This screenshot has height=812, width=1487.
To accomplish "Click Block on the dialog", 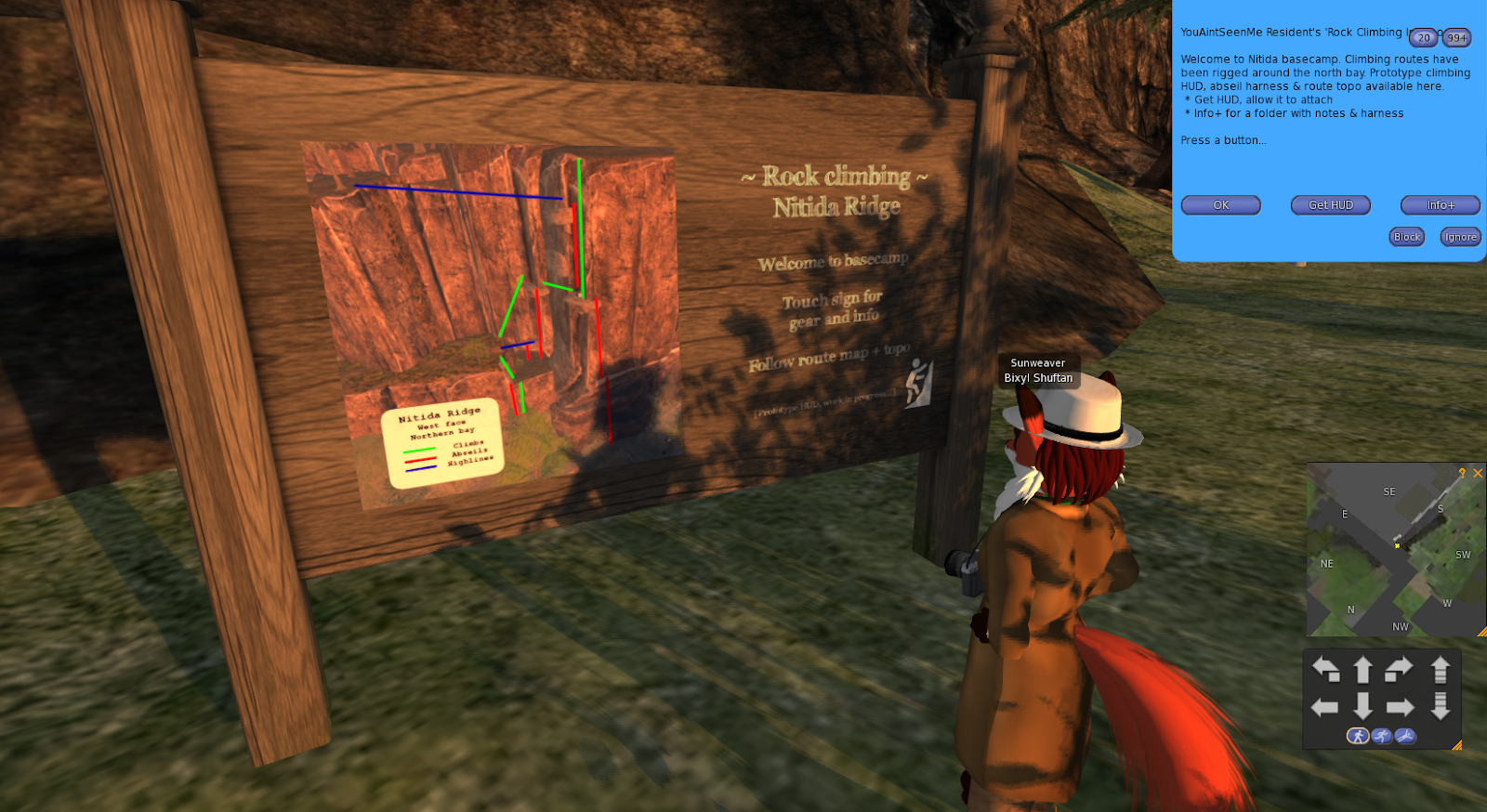I will (x=1406, y=236).
